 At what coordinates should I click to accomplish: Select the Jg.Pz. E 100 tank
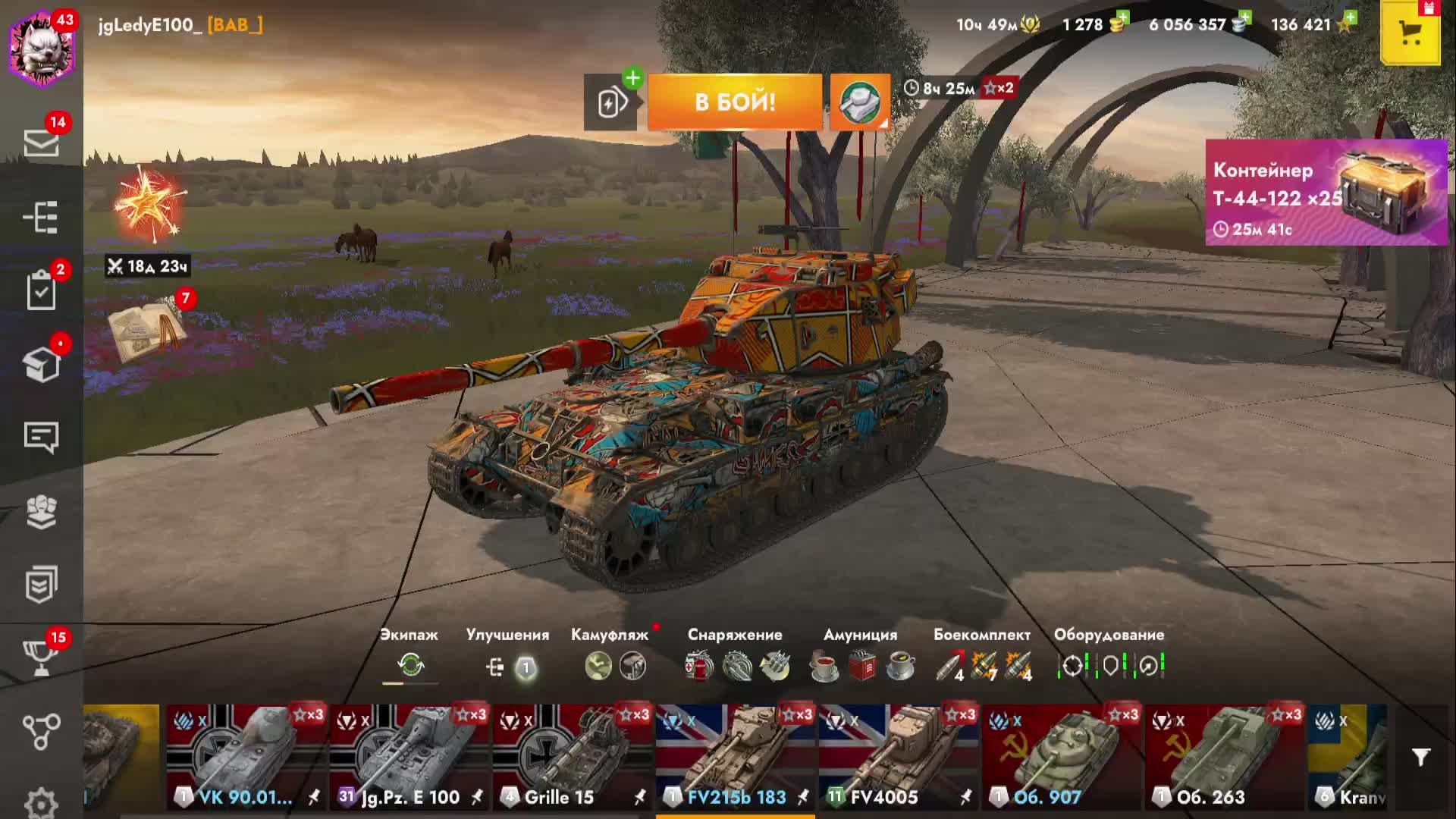[409, 758]
